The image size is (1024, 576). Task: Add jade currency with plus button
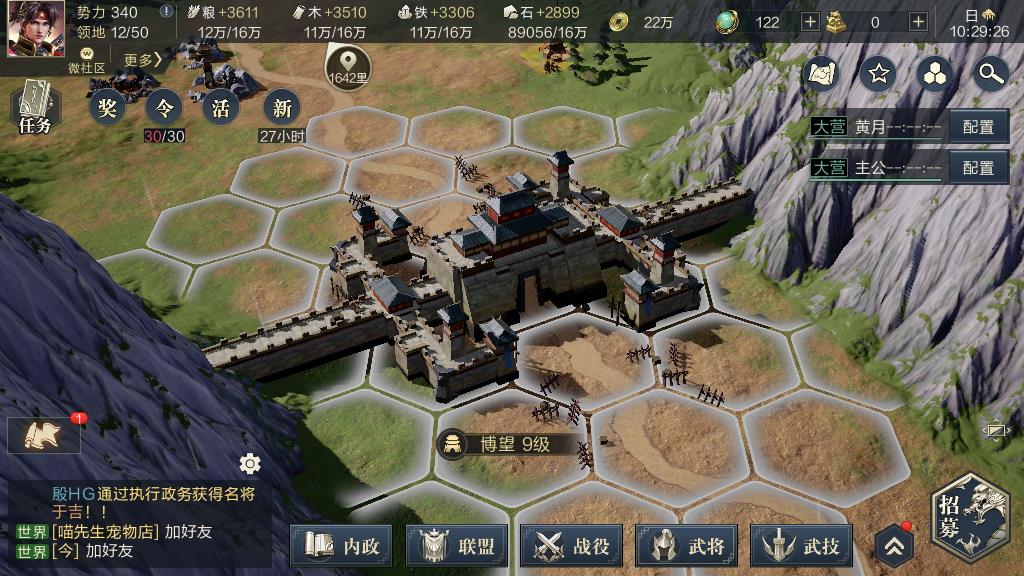810,22
